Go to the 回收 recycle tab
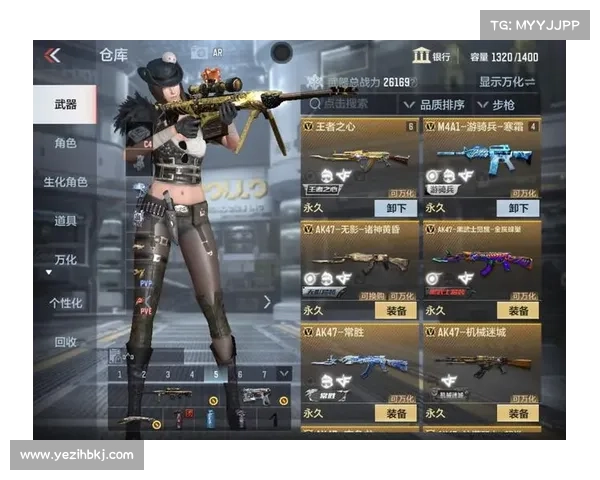This screenshot has width=600, height=480. pyautogui.click(x=65, y=342)
